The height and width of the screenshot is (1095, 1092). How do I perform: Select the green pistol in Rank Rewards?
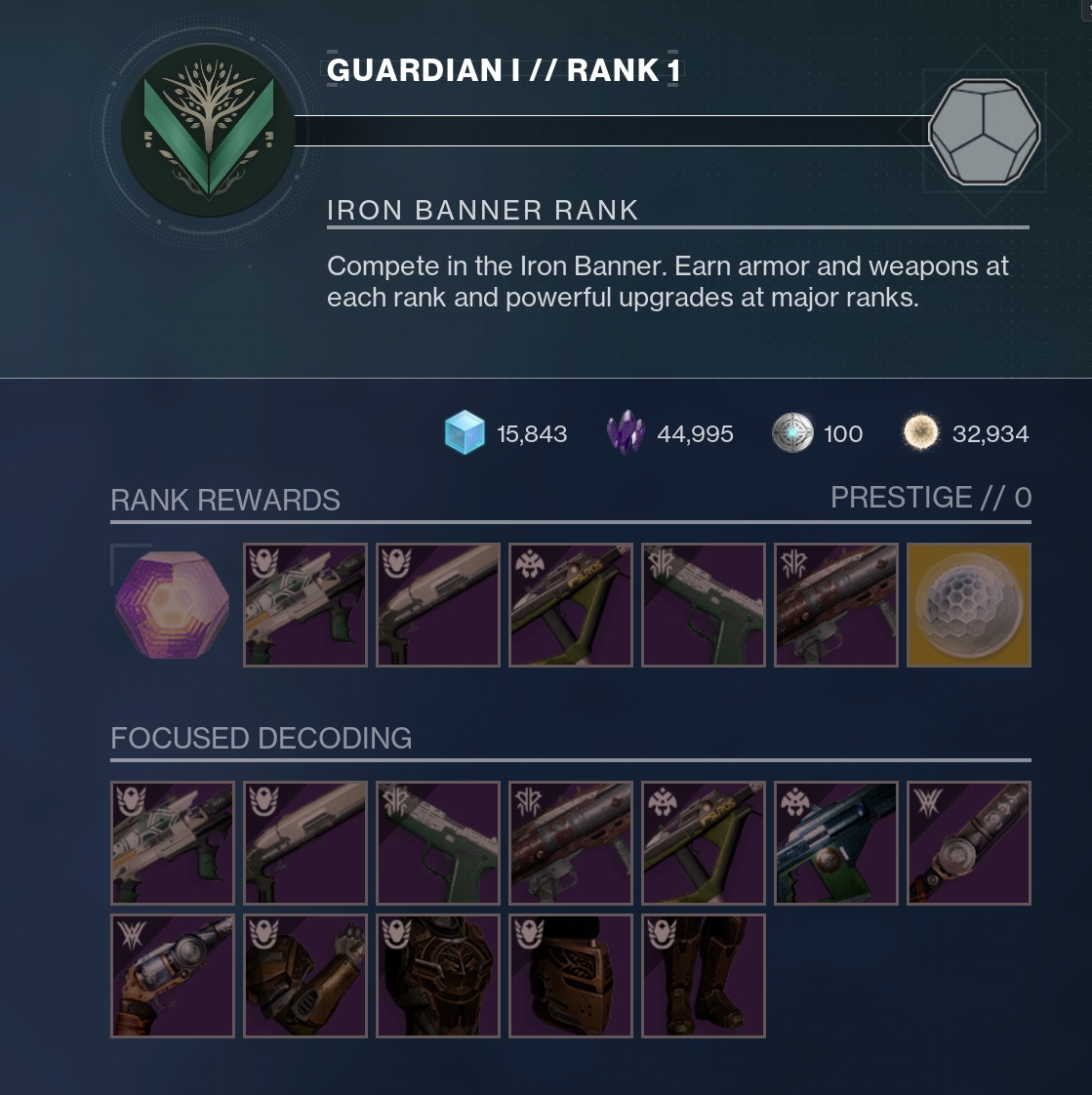pyautogui.click(x=703, y=605)
